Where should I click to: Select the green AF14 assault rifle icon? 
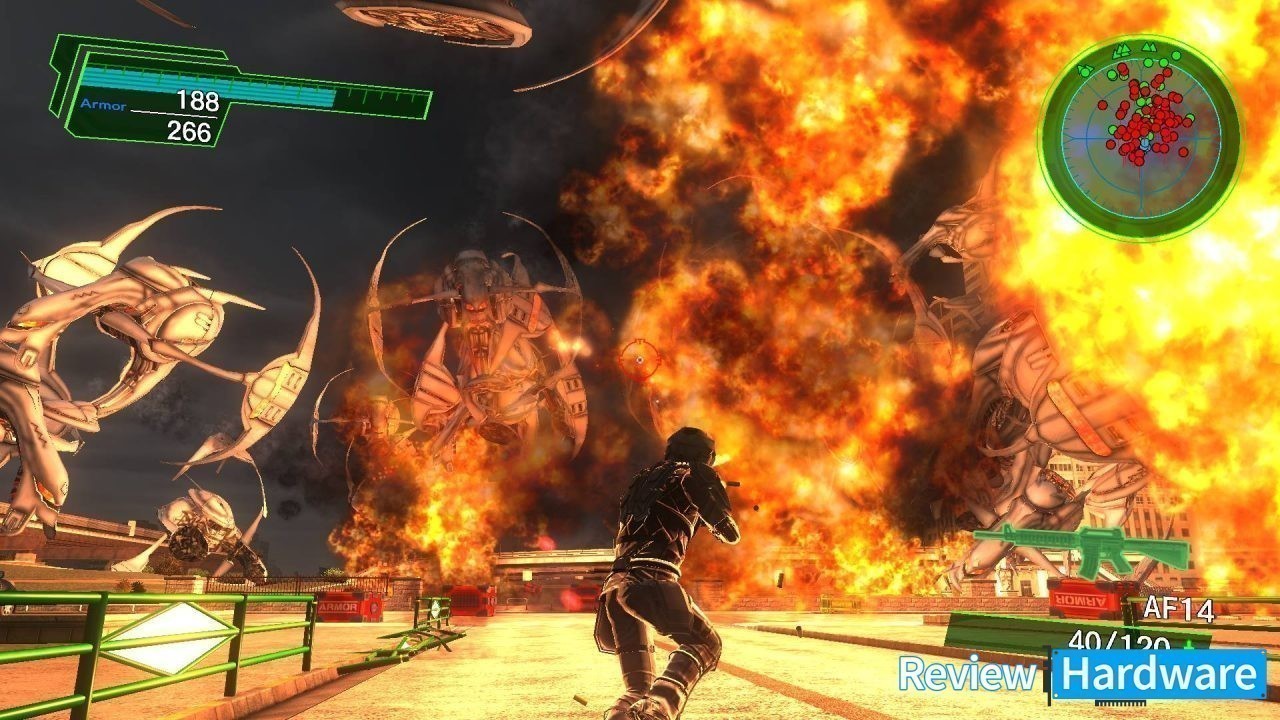[x=1082, y=547]
